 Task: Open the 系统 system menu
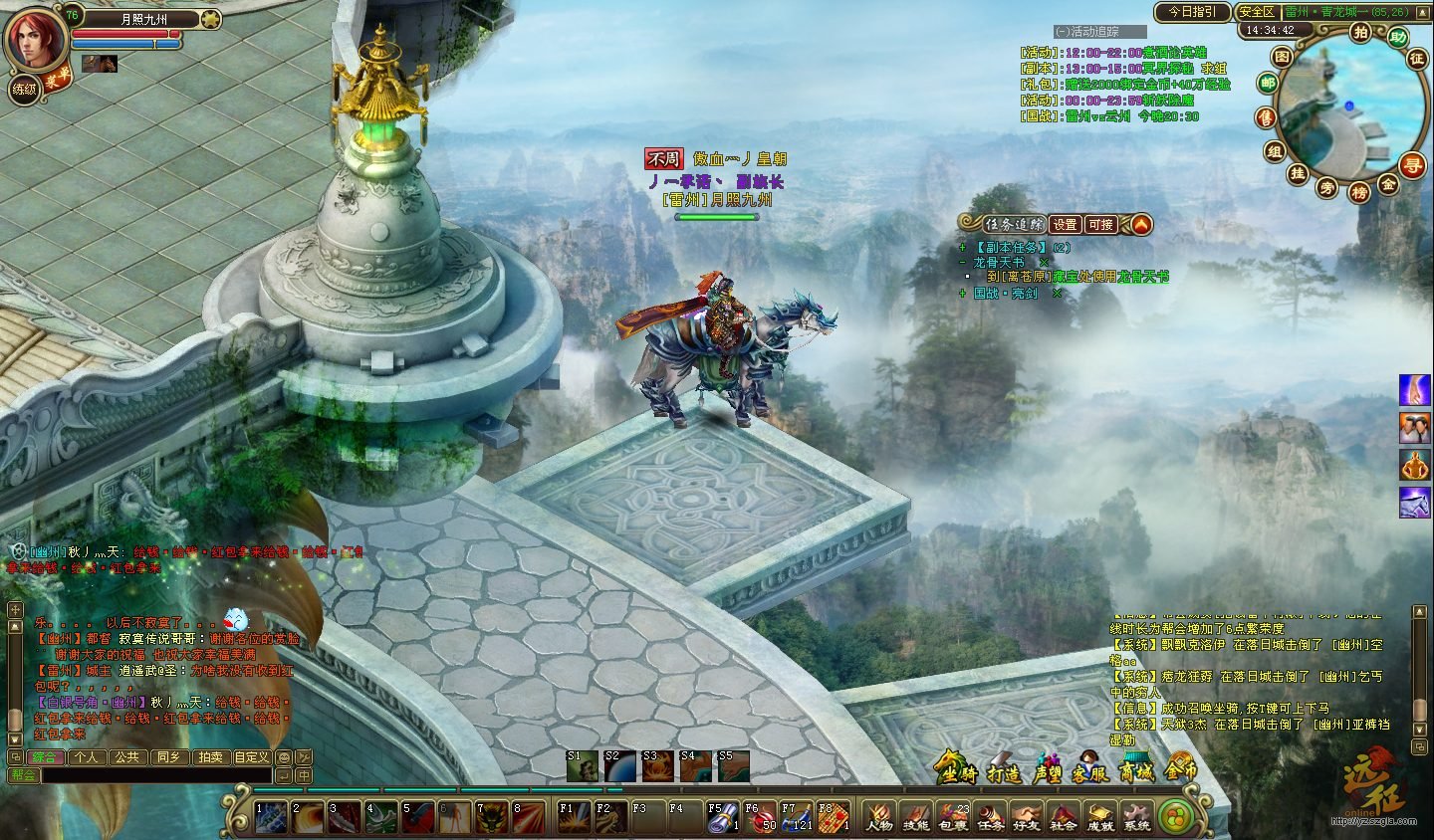pos(1136,816)
